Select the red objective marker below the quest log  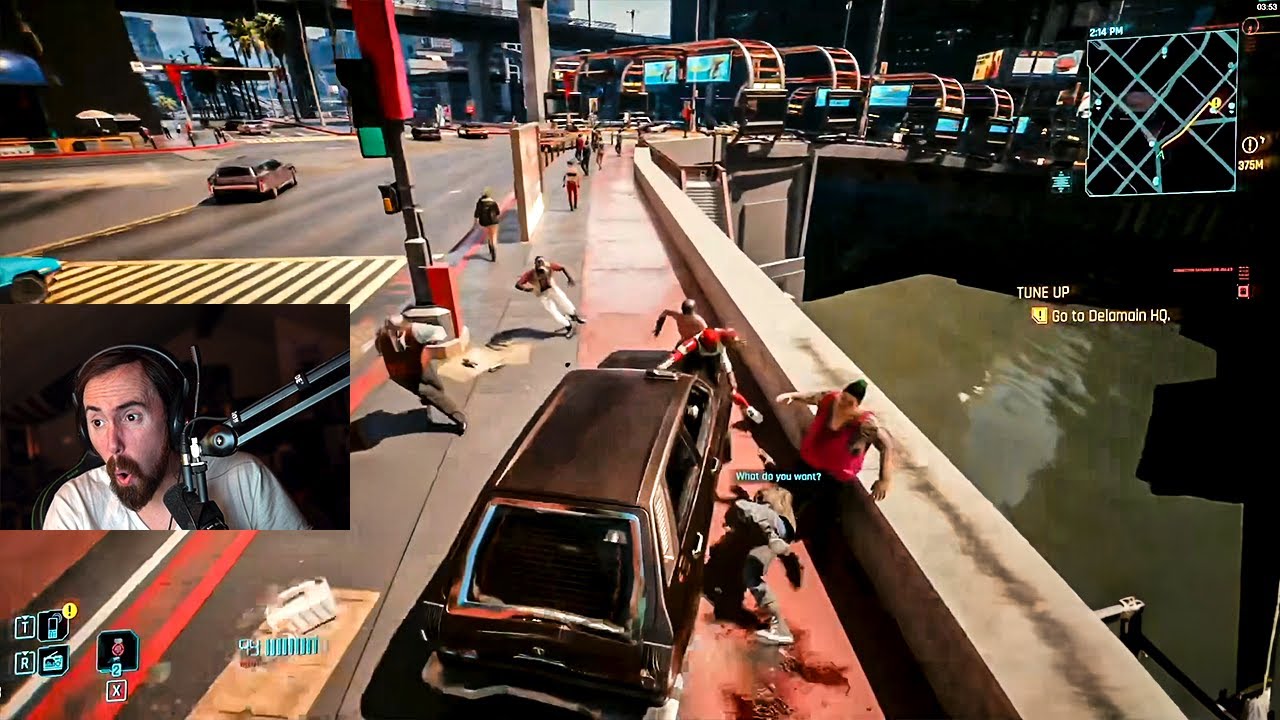click(x=1242, y=291)
